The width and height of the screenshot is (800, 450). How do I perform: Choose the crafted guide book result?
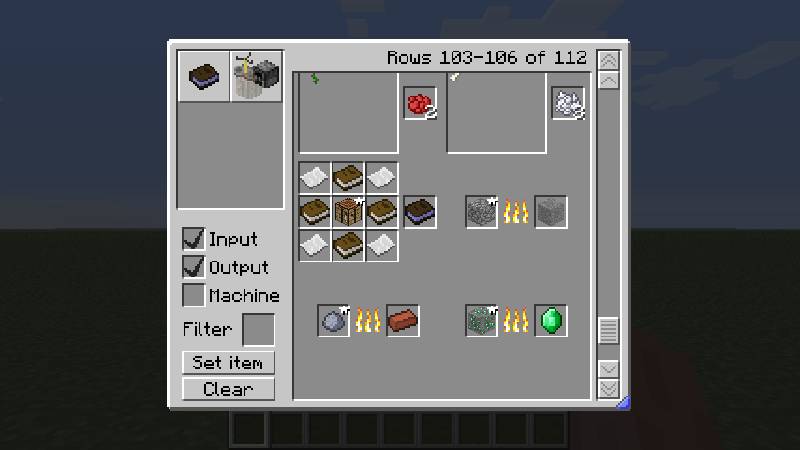[x=419, y=211]
